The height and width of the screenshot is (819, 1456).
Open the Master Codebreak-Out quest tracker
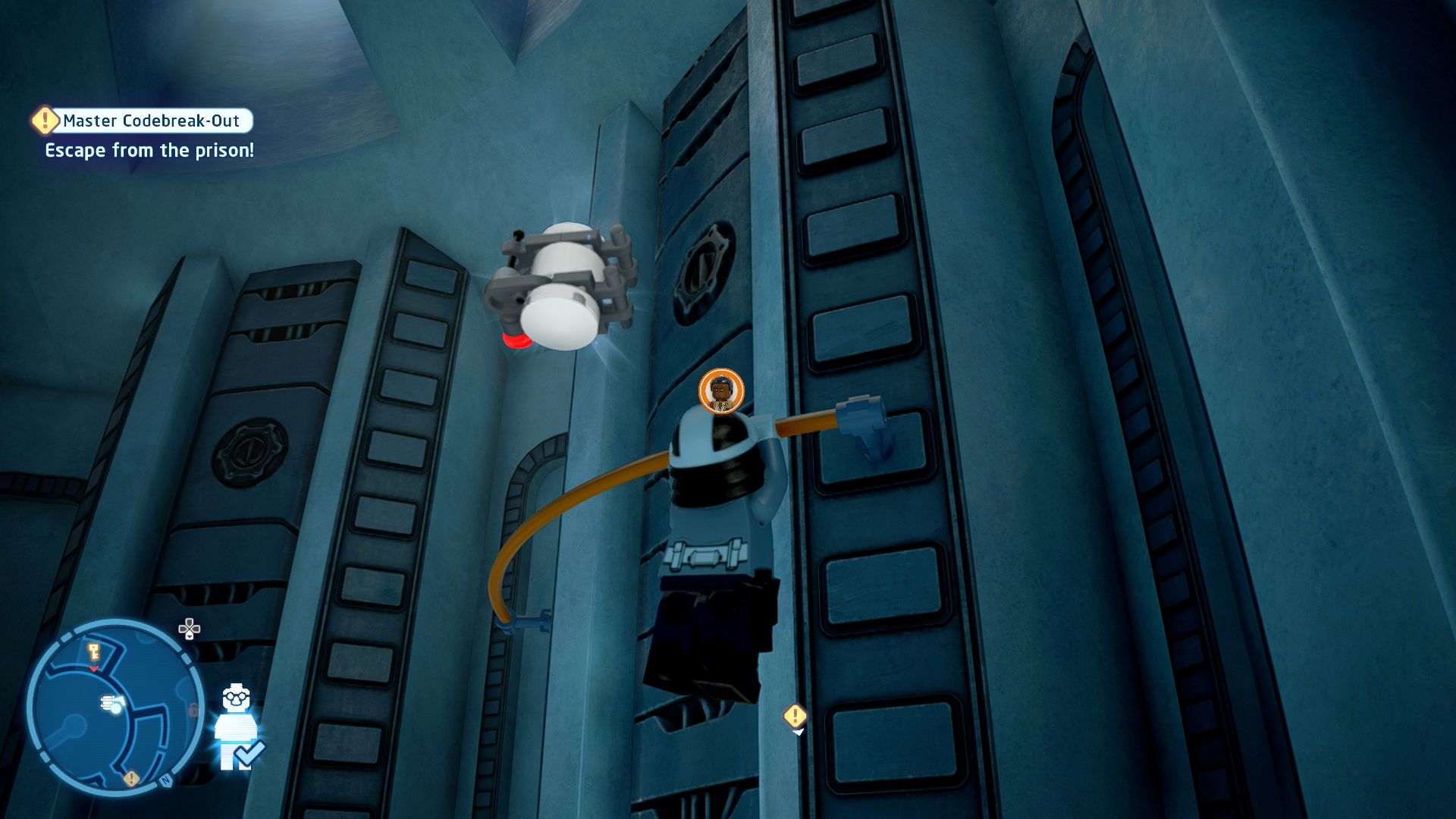click(x=151, y=121)
